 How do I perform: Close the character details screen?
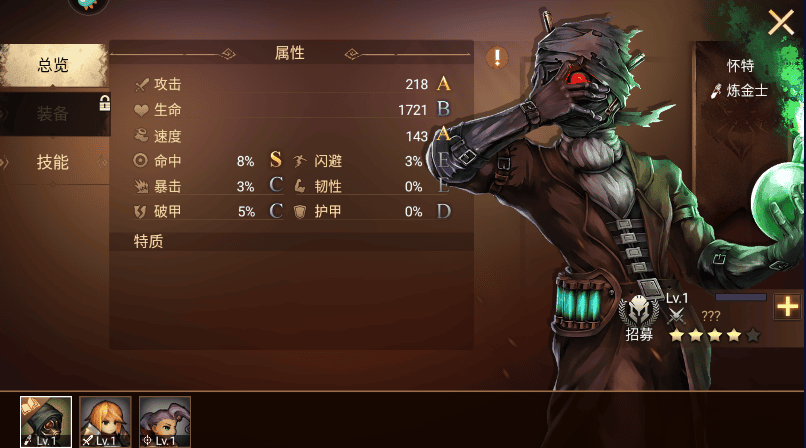tap(780, 22)
